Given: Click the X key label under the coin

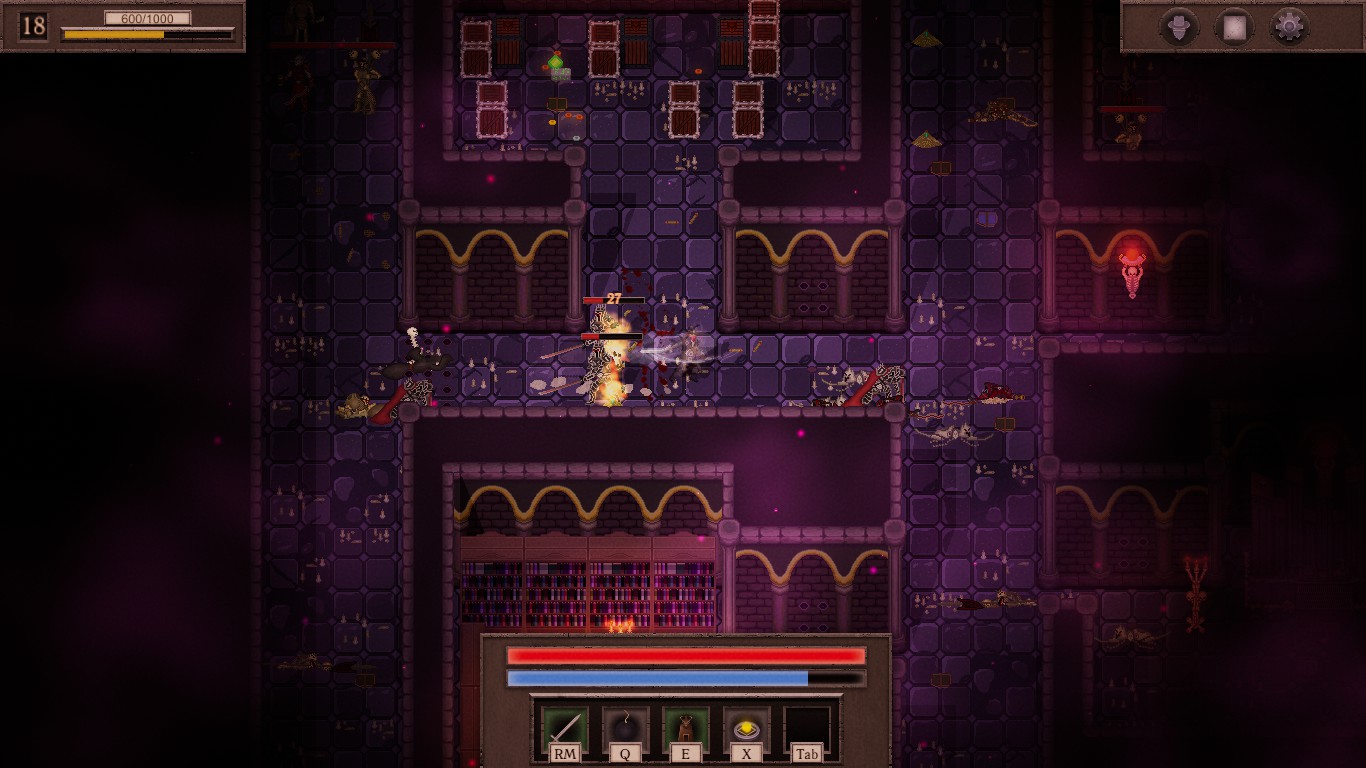Looking at the screenshot, I should 745,753.
